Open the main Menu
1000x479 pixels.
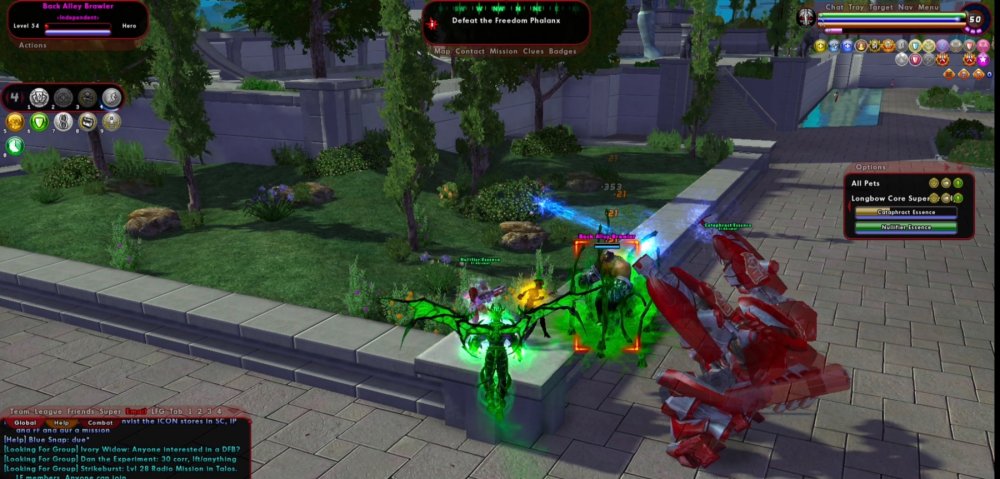929,7
